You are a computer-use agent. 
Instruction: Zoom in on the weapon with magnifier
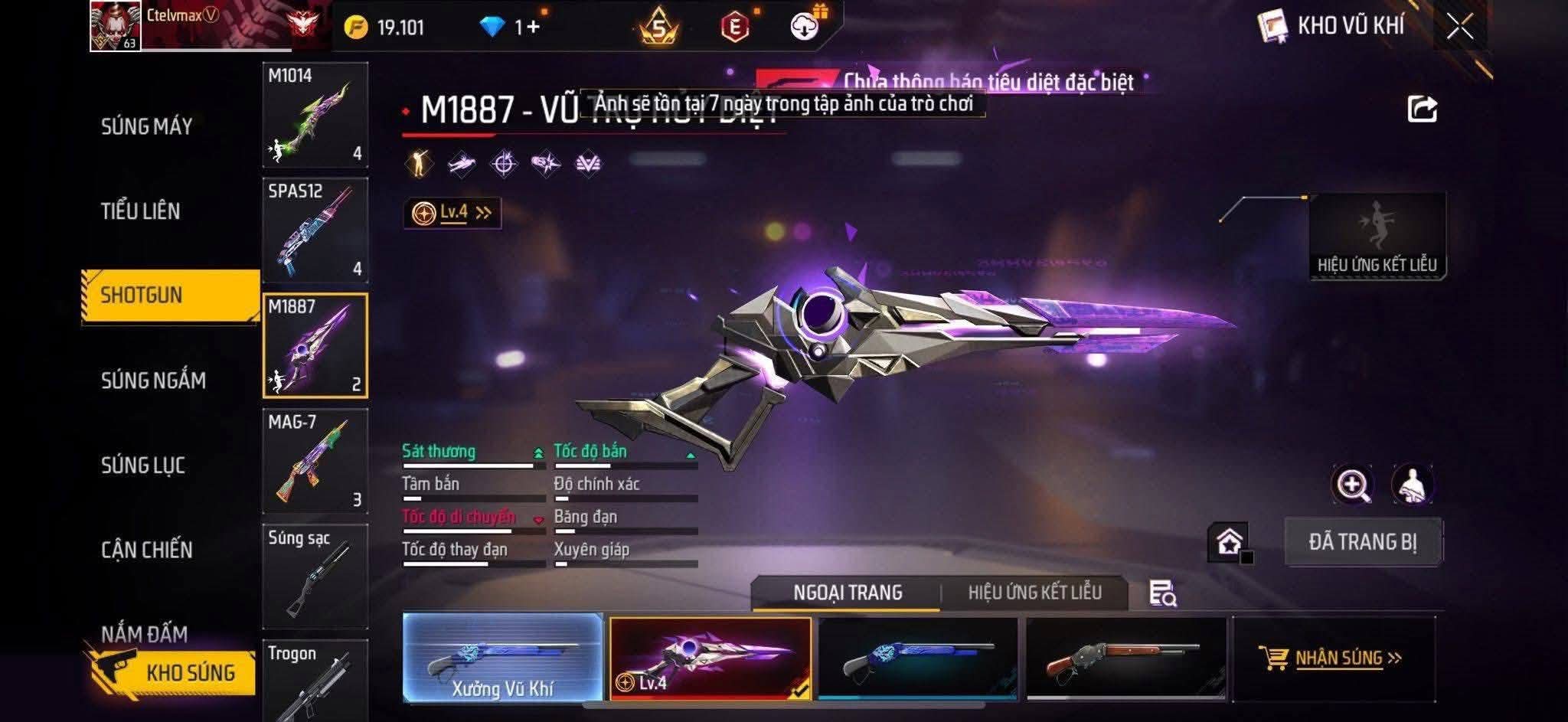click(1352, 485)
